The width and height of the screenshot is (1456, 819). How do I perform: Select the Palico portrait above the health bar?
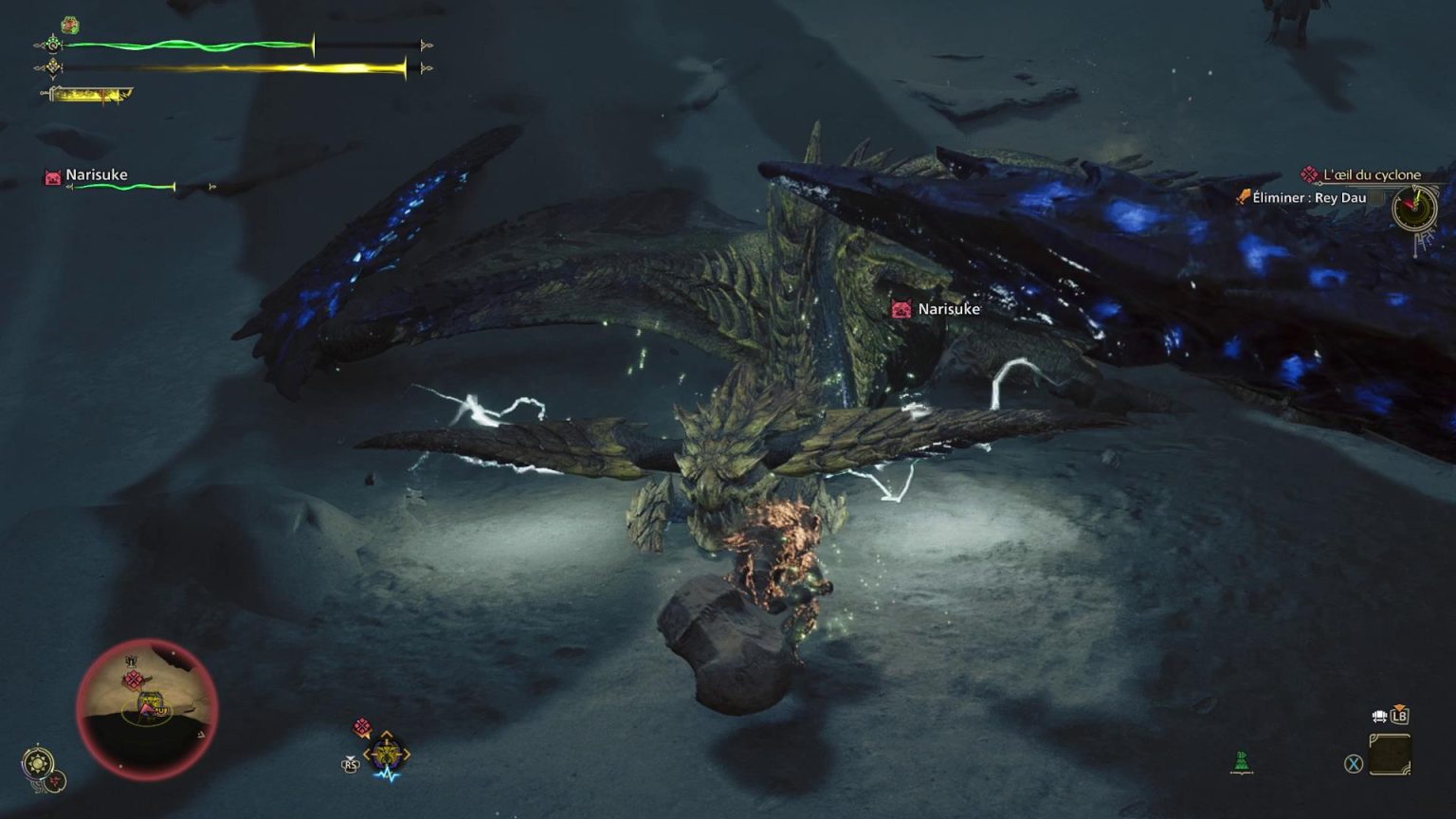tap(70, 25)
